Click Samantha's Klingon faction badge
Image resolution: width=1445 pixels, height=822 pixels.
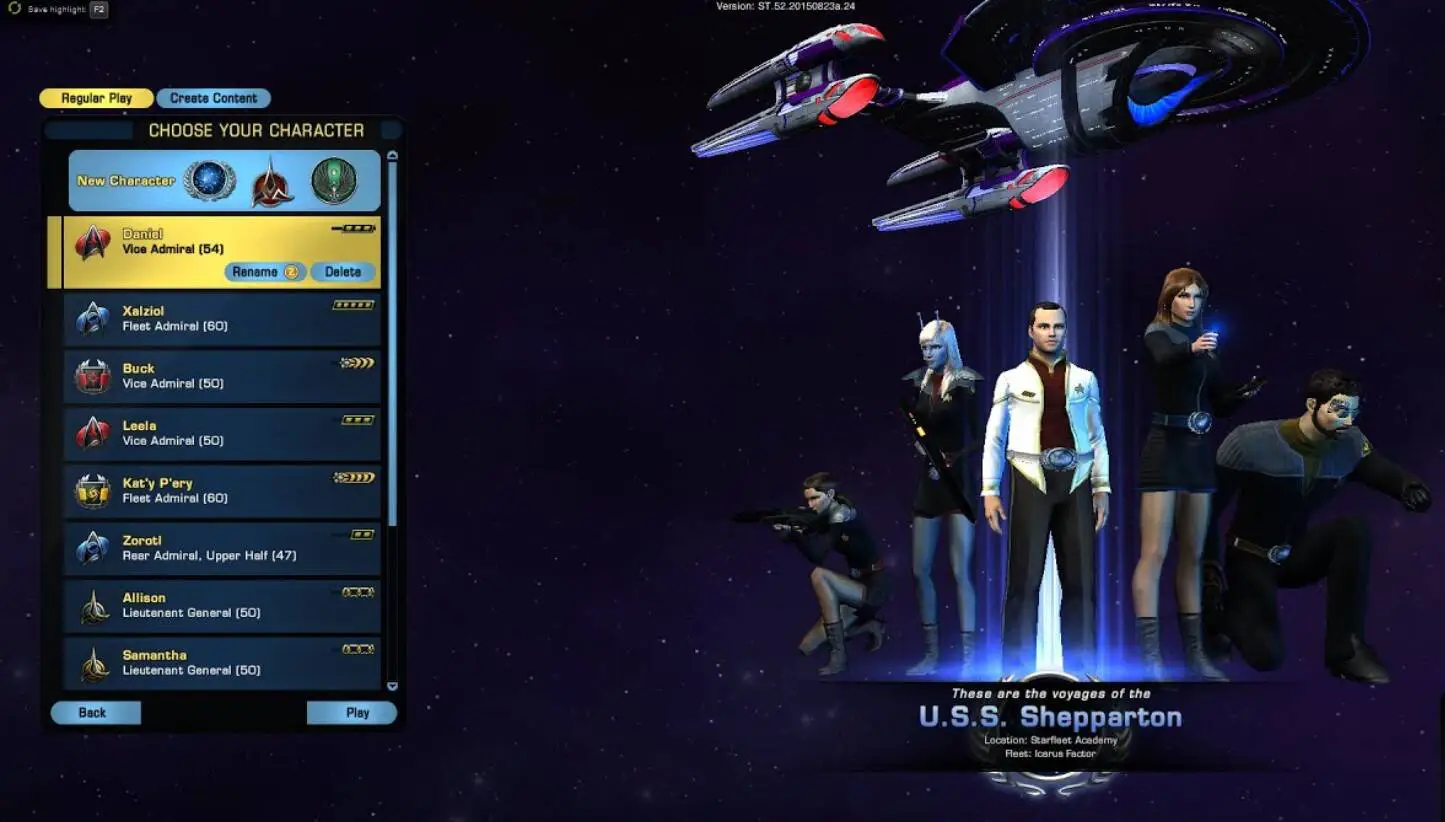pos(93,662)
